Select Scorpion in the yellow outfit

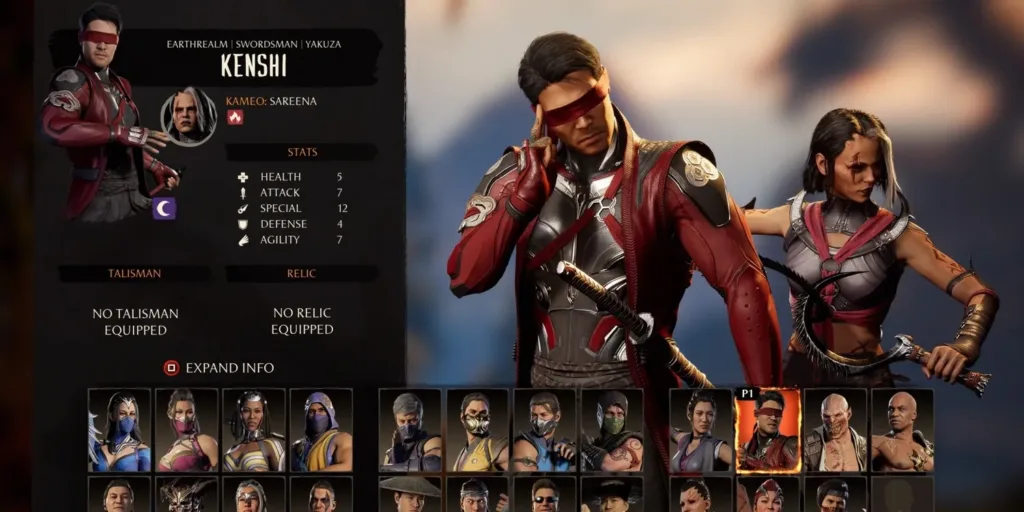click(477, 430)
